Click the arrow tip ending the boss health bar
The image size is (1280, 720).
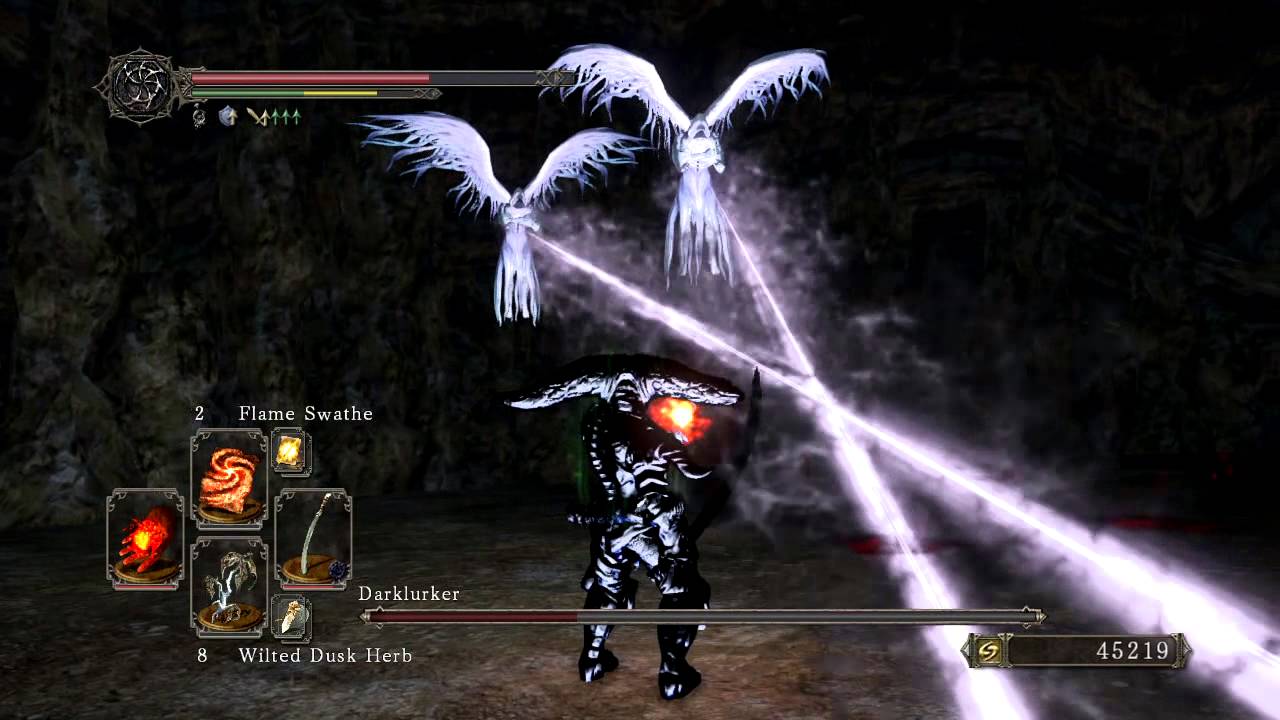point(1038,617)
